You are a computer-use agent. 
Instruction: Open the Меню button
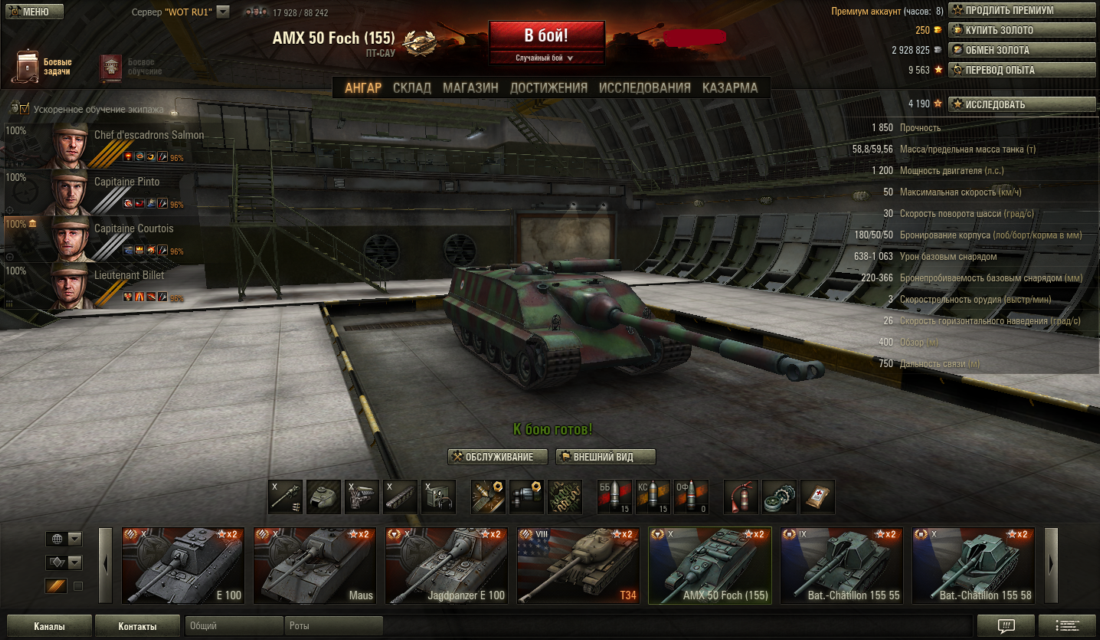[34, 11]
